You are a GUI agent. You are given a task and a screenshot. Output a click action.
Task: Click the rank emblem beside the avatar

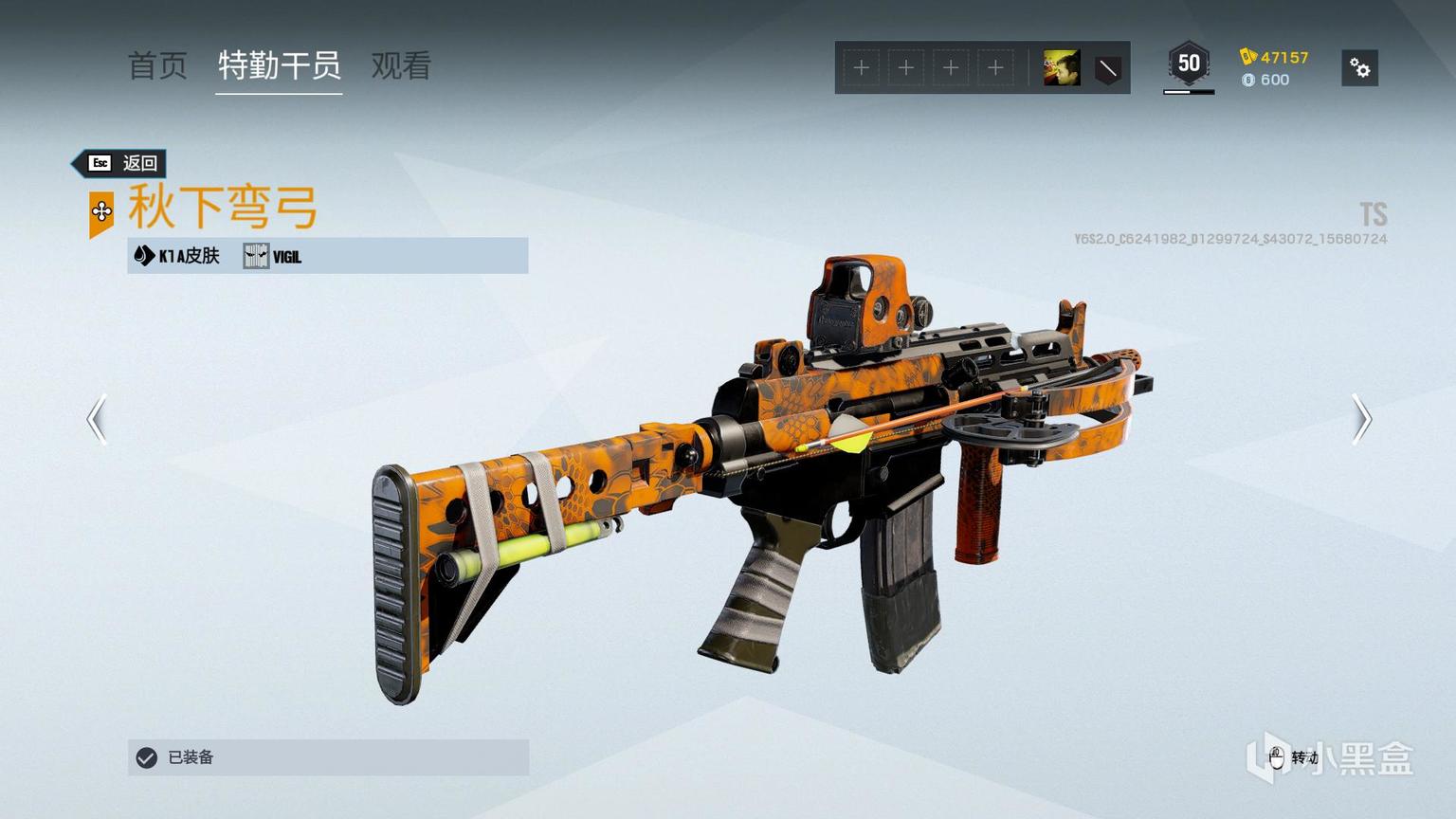pos(1107,68)
